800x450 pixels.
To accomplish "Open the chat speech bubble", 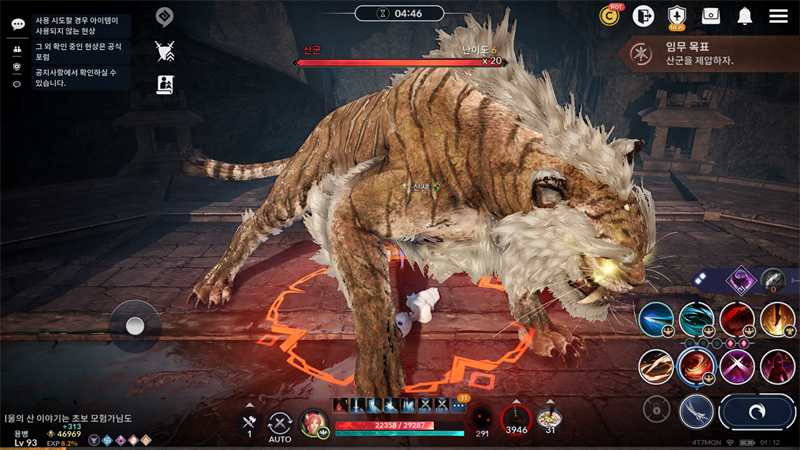I will (x=17, y=24).
